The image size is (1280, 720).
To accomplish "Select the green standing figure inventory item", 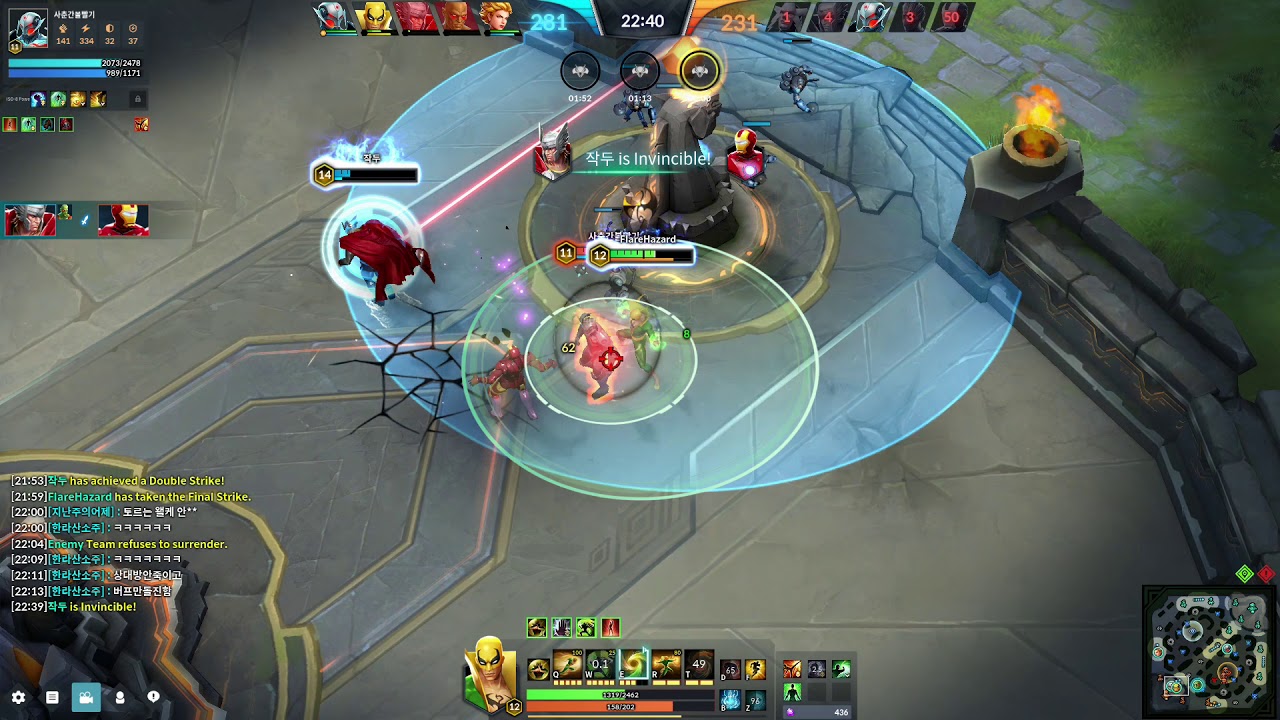I will point(792,692).
